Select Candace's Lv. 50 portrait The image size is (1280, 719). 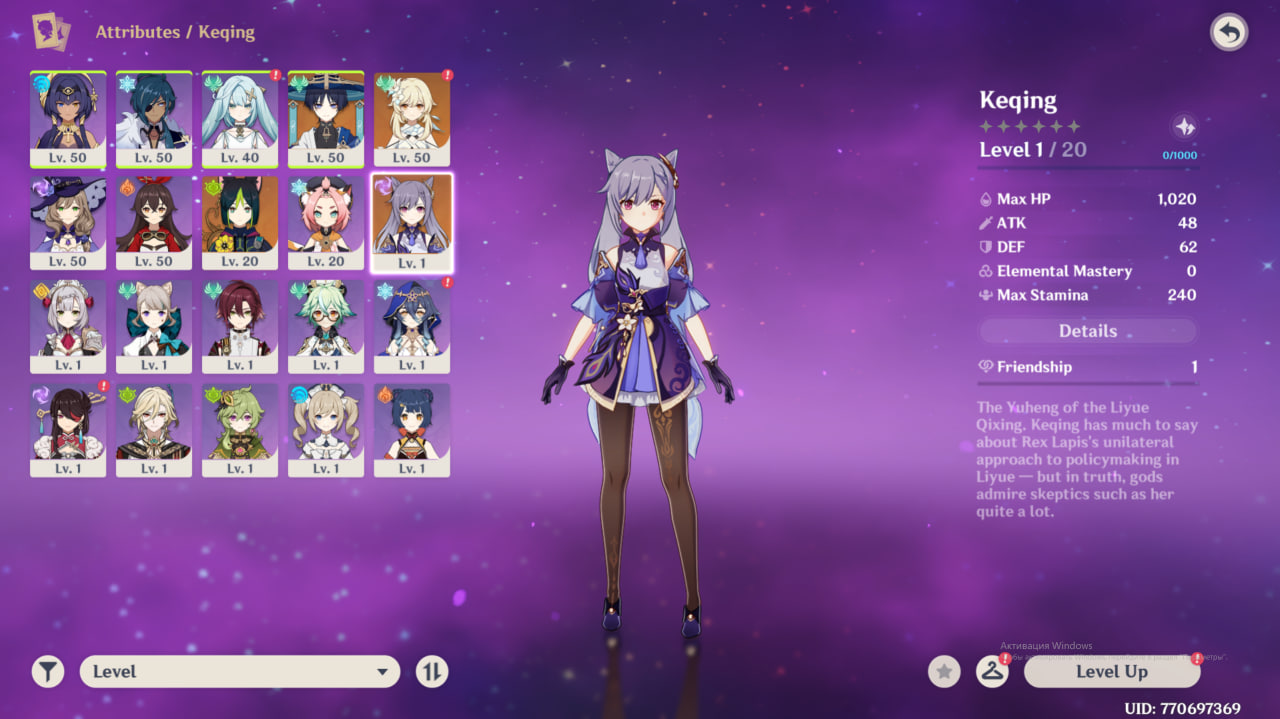68,118
